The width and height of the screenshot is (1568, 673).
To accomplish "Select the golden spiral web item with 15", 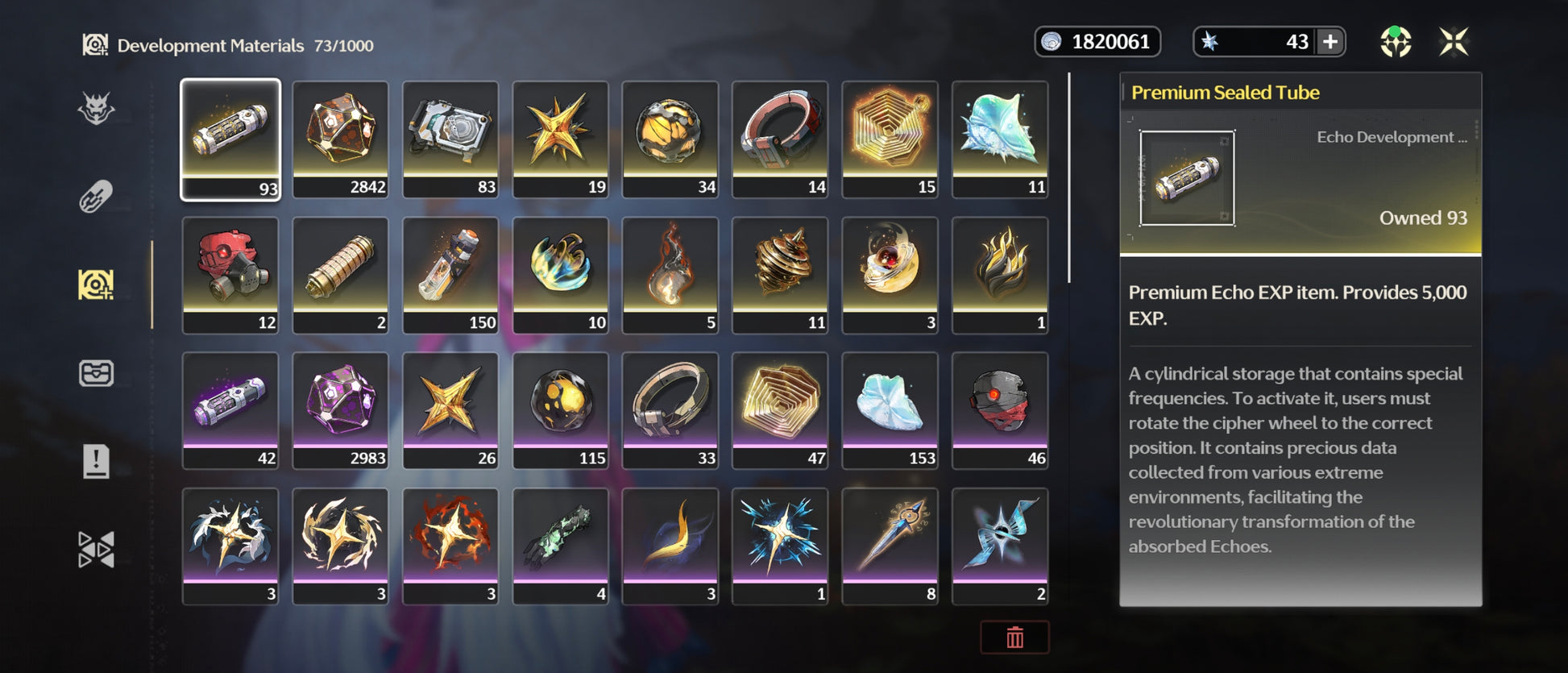I will pyautogui.click(x=890, y=139).
